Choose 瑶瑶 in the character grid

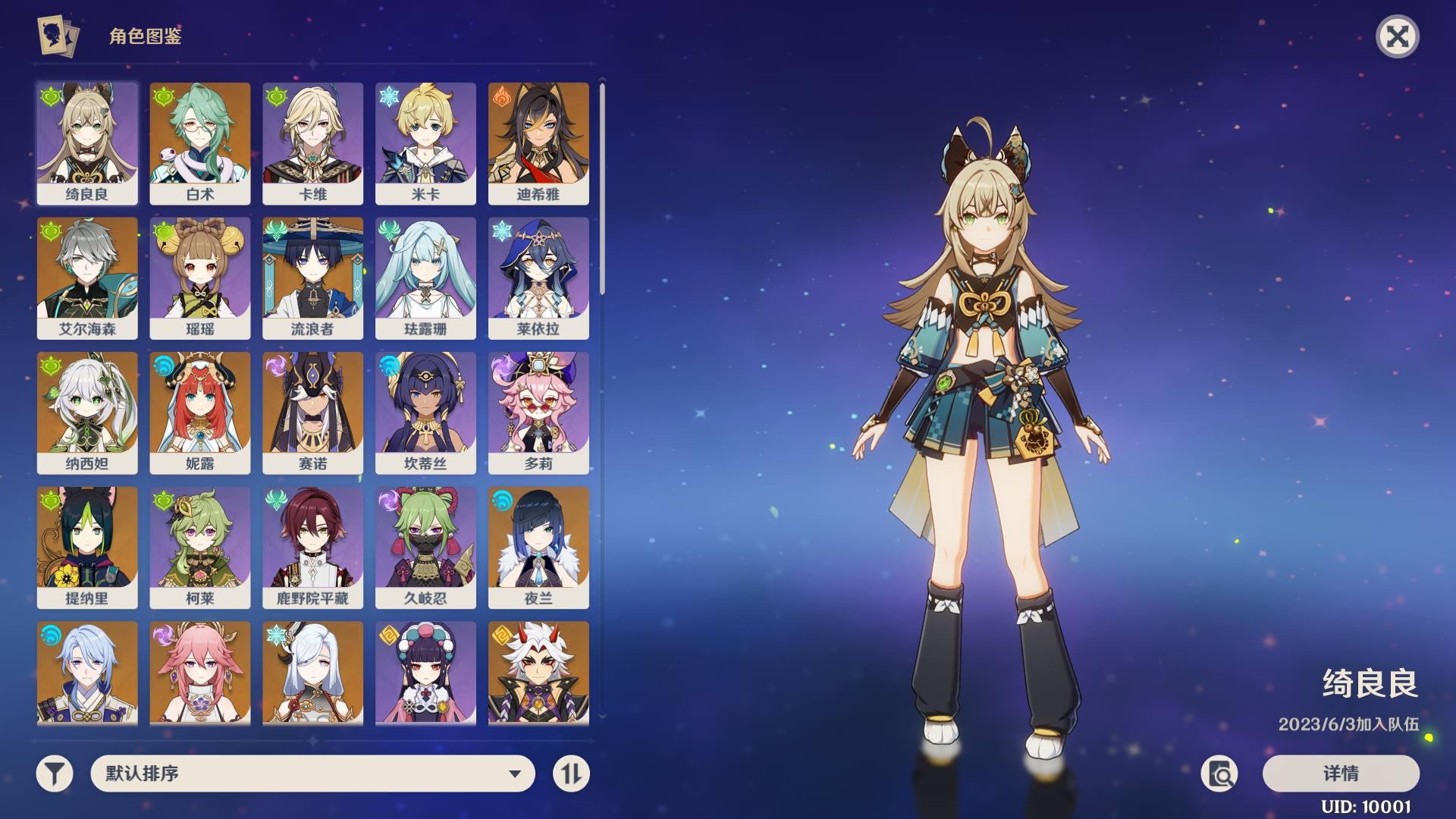(200, 278)
